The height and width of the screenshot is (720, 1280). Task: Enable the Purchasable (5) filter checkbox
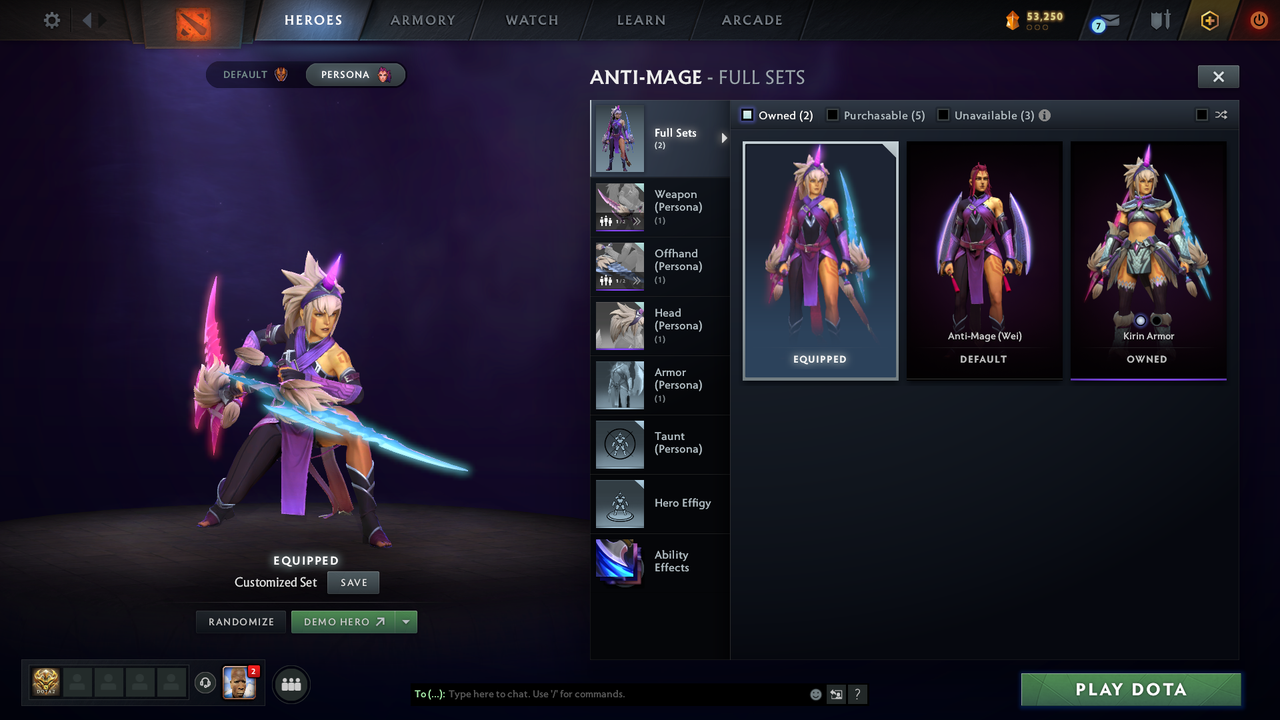click(832, 115)
